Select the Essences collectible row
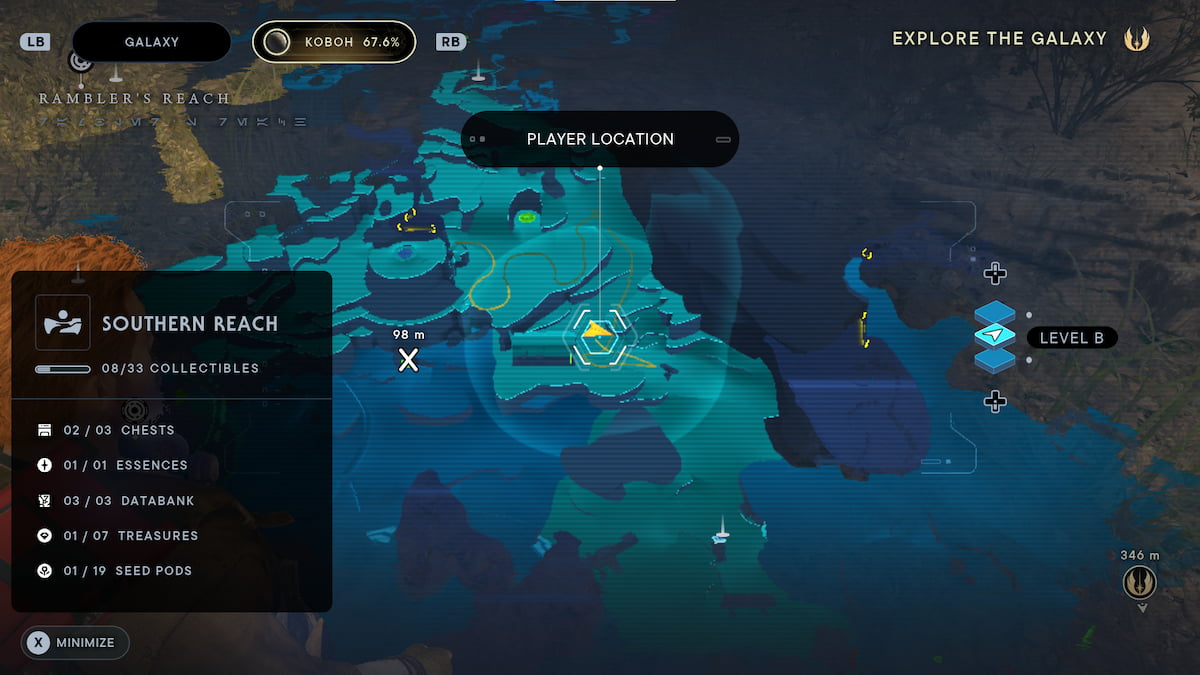 (126, 465)
